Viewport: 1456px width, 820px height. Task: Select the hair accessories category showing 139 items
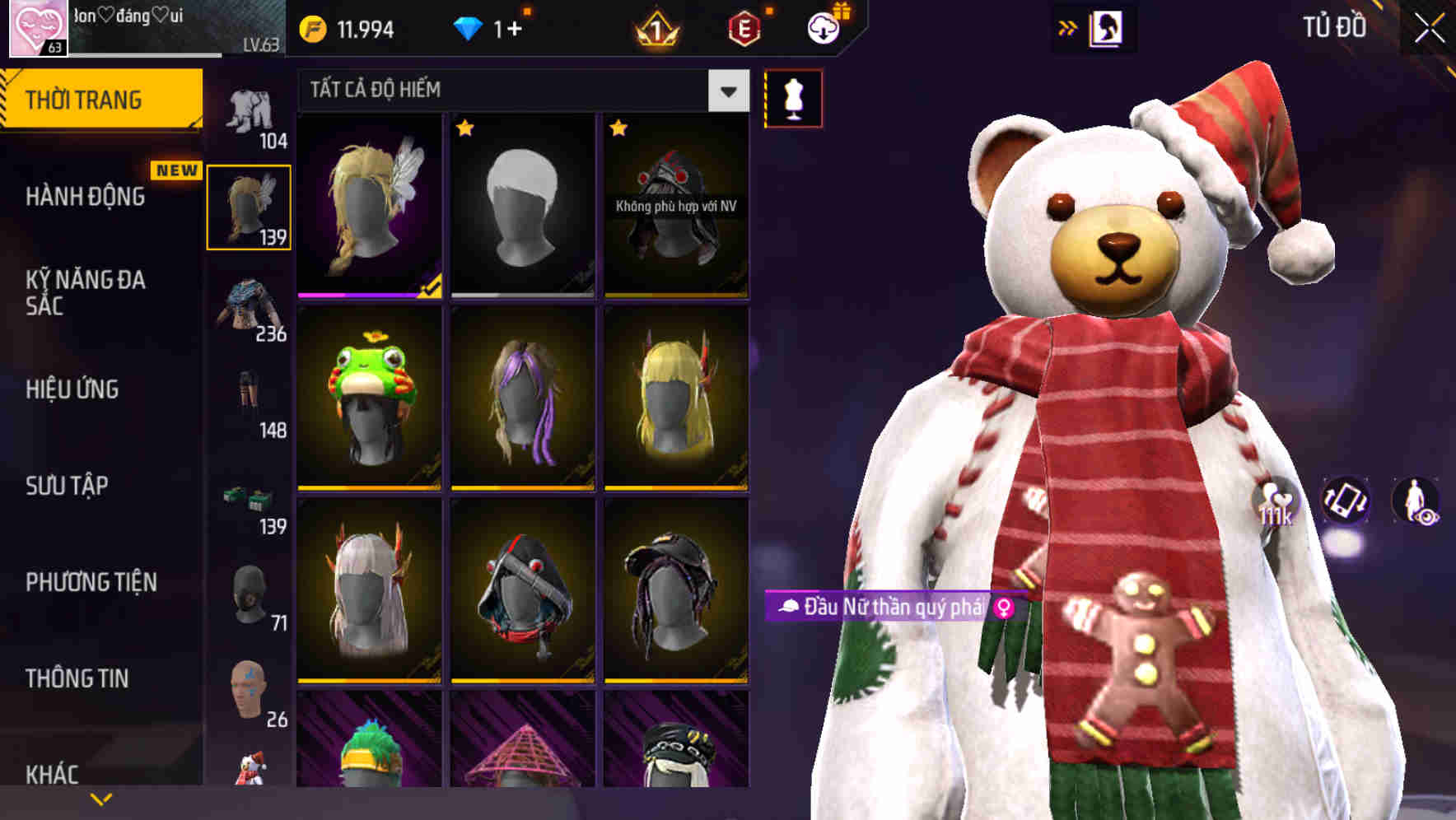coord(250,206)
